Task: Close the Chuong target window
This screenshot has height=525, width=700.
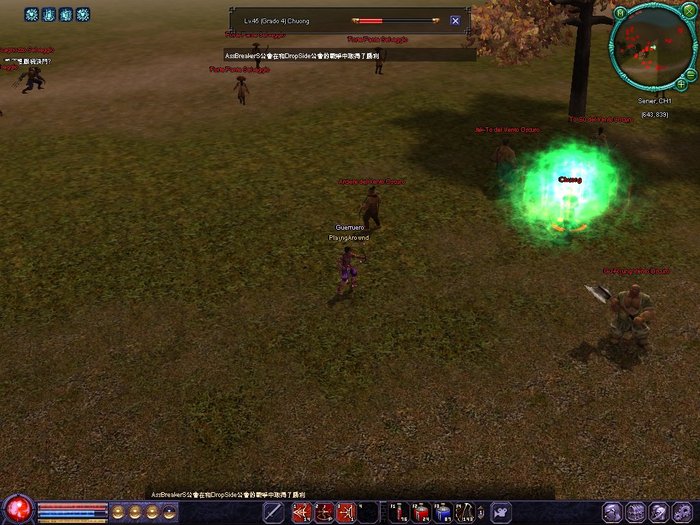Action: pos(455,20)
